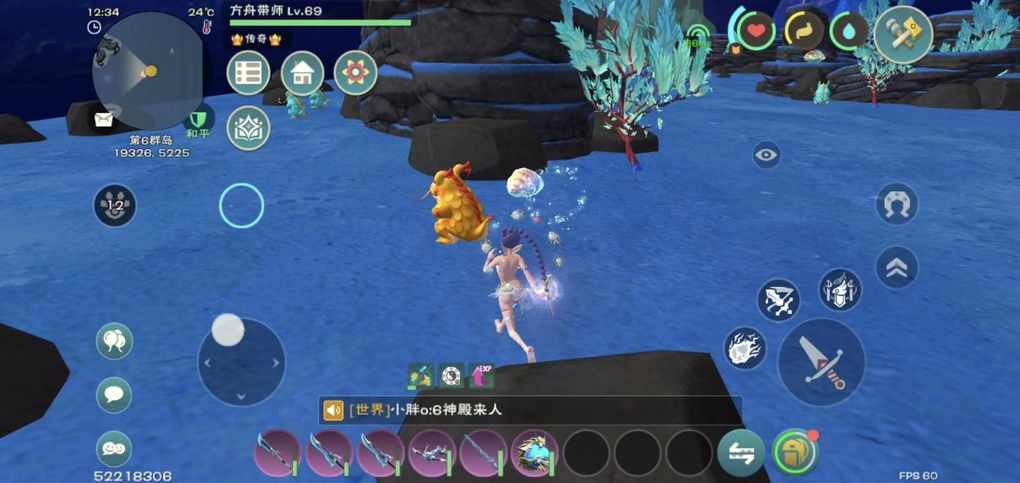
Task: Tap the house icon button
Action: [302, 73]
